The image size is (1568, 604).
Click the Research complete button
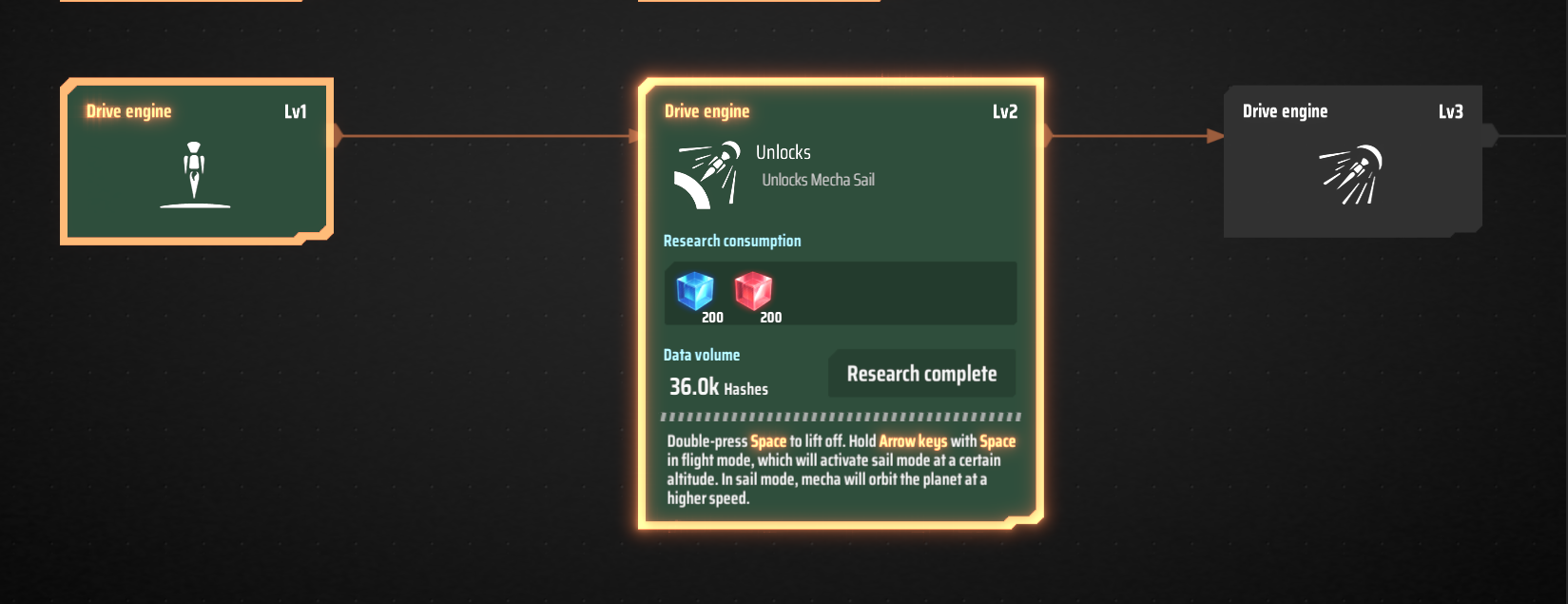click(921, 374)
